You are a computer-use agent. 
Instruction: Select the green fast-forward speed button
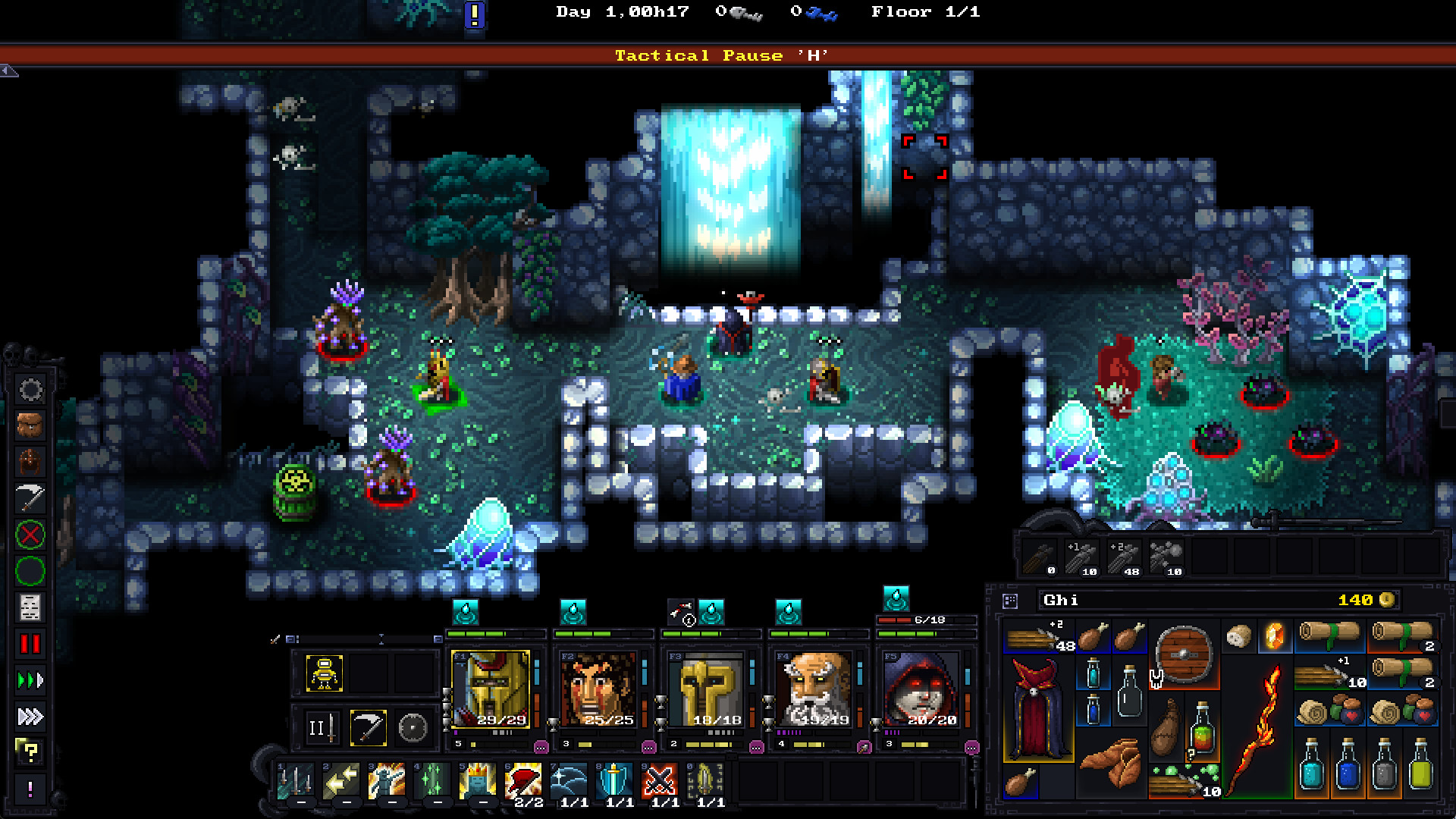point(30,680)
